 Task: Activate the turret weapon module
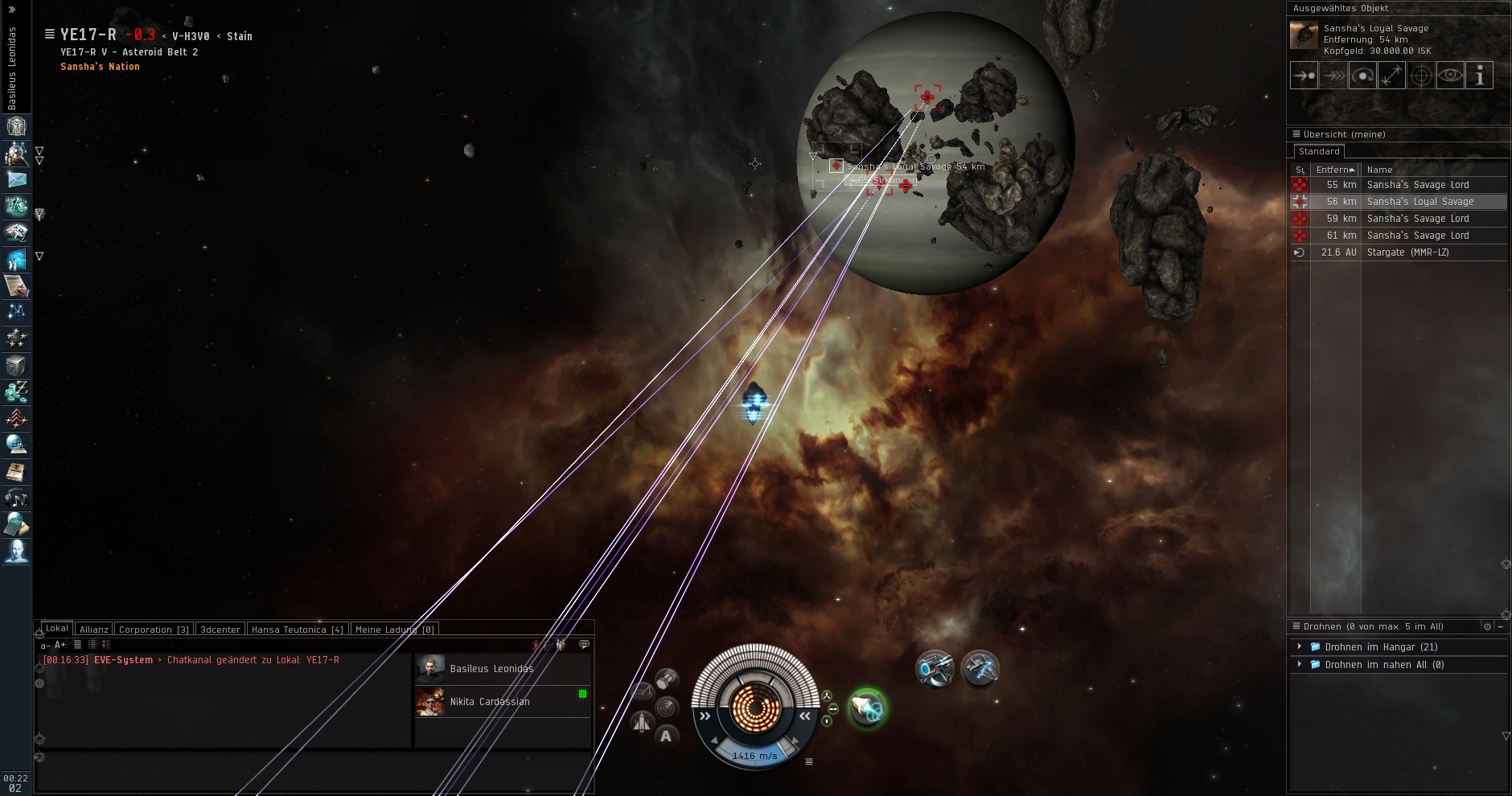tap(934, 668)
